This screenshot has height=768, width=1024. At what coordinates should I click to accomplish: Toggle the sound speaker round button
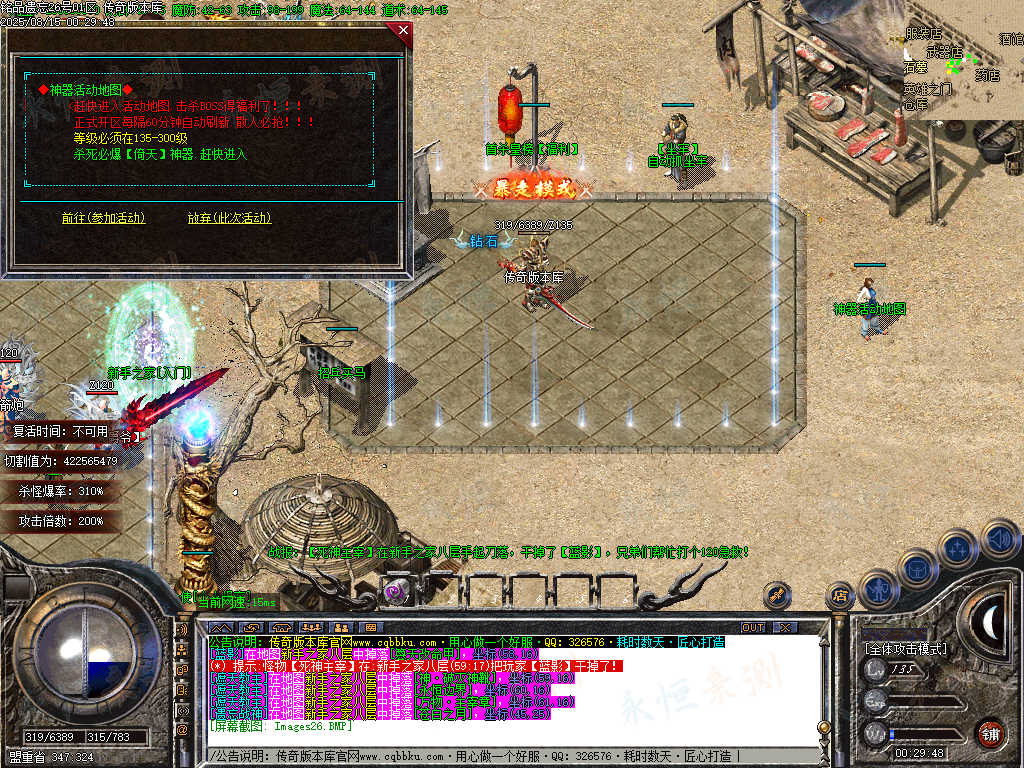pos(998,540)
